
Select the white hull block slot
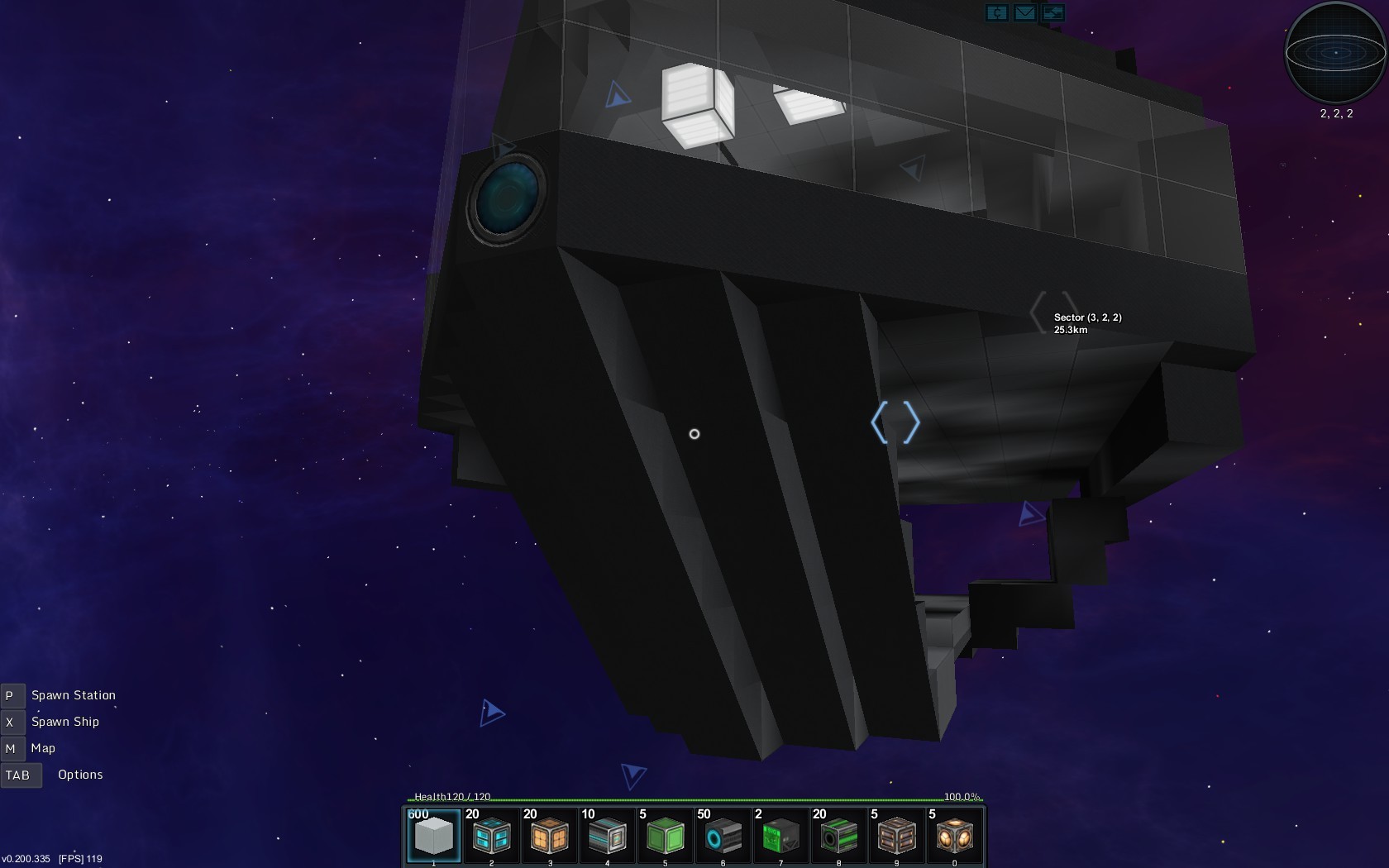(x=433, y=836)
